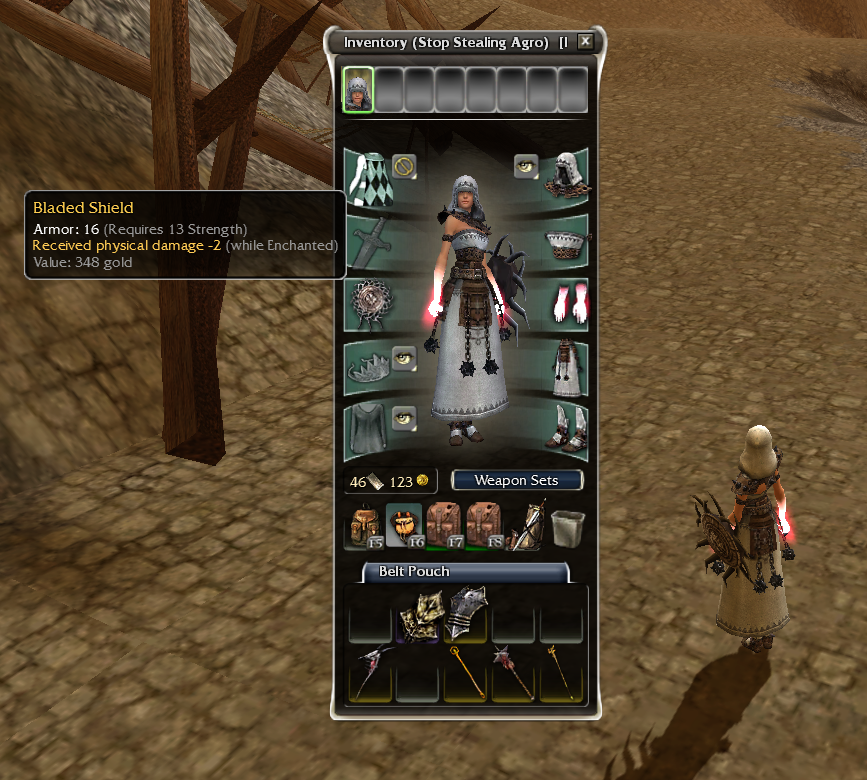Select the equipped round bladed shield slot
Screen dimensions: 867x780
(x=367, y=305)
